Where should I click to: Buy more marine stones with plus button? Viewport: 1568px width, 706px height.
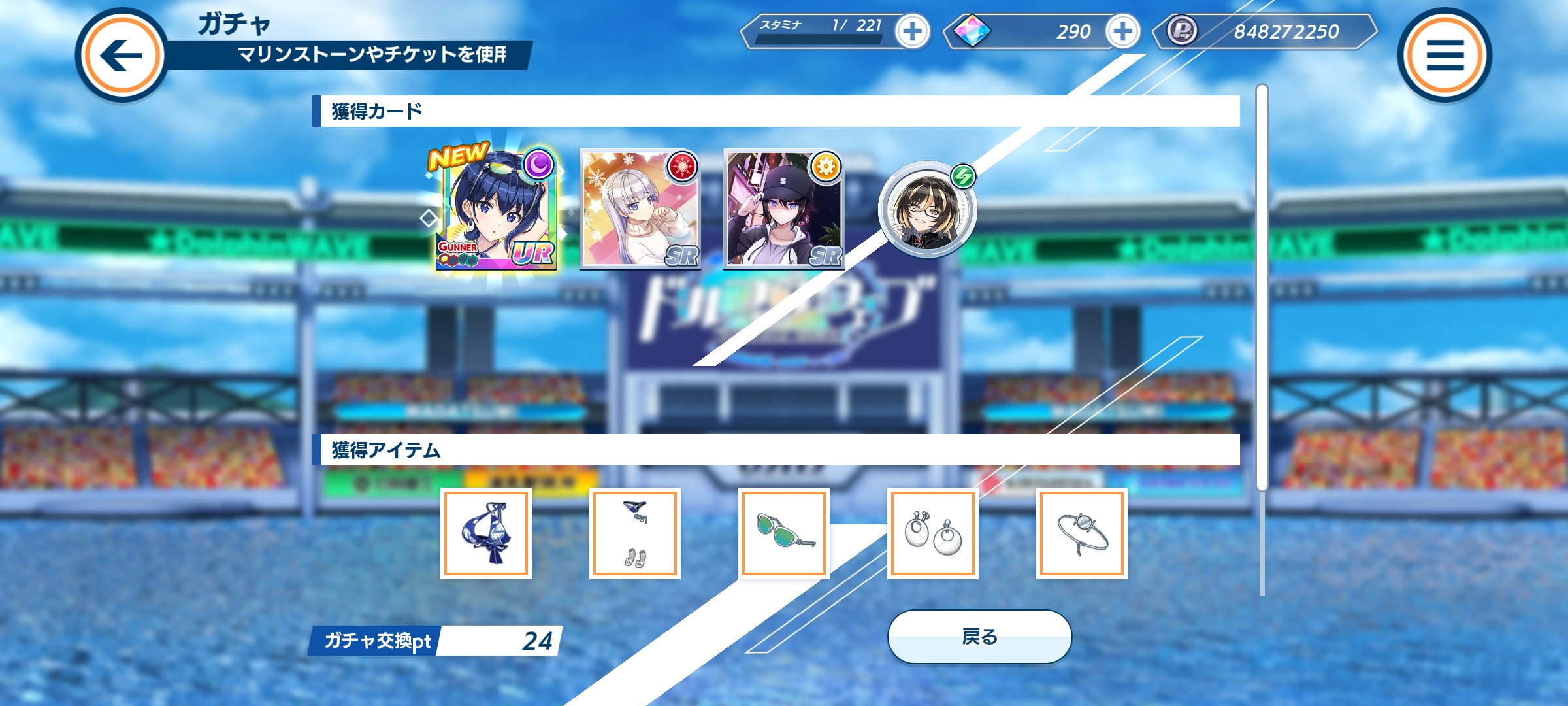1122,31
